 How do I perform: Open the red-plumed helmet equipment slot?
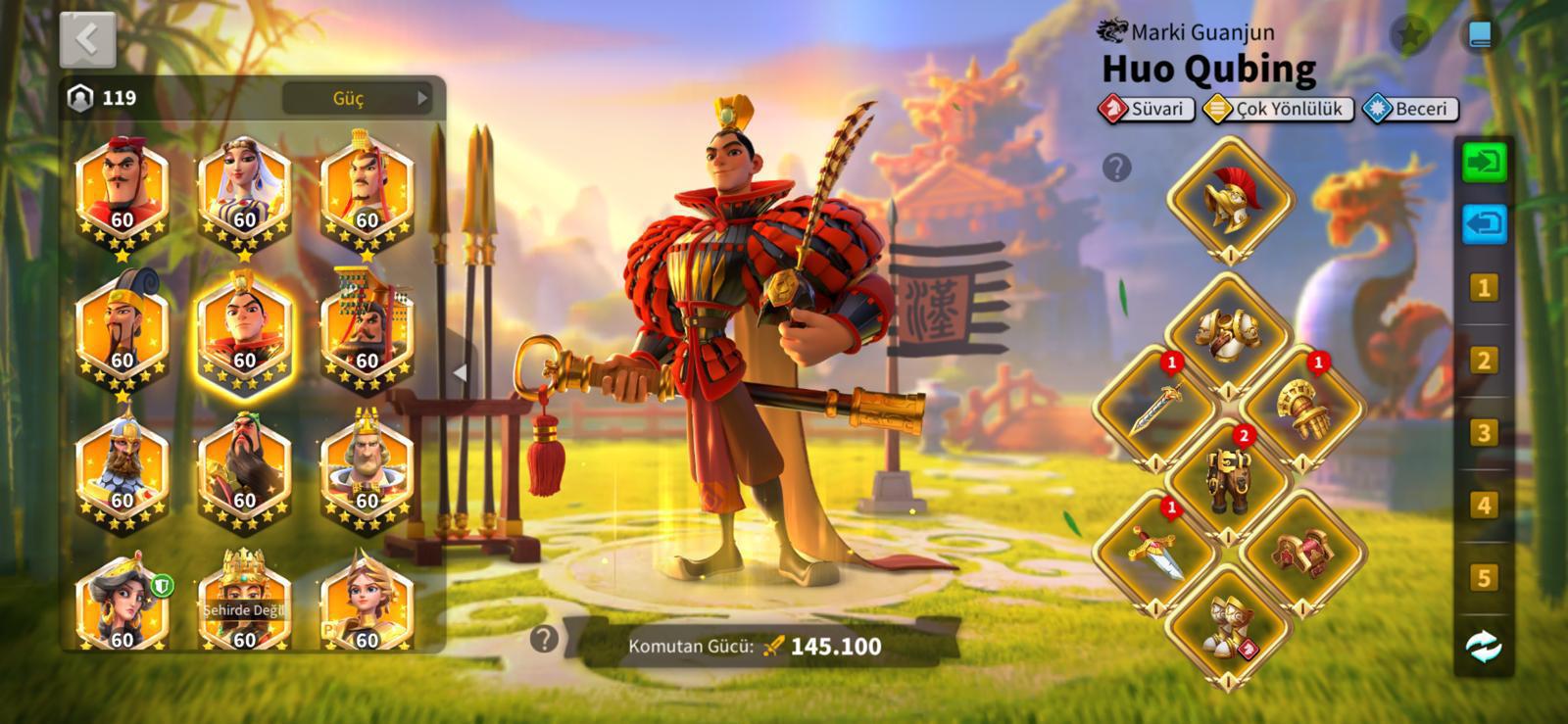1228,197
